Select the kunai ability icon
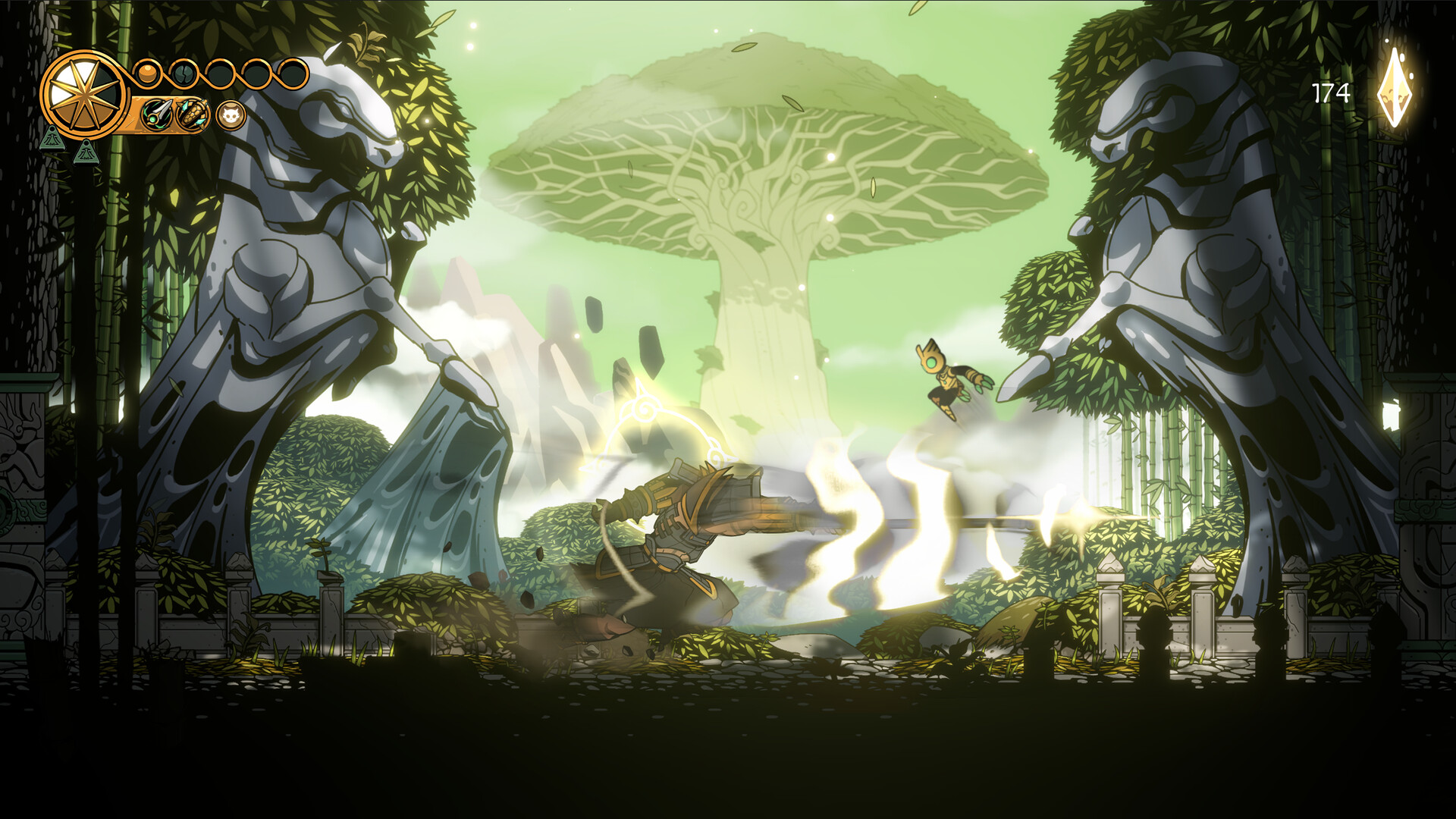Viewport: 1456px width, 819px height. point(156,115)
